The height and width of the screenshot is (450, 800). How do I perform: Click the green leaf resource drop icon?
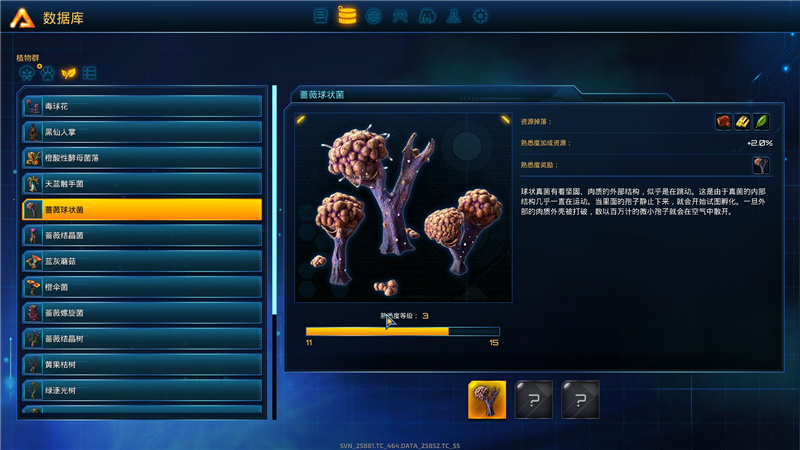pyautogui.click(x=761, y=122)
